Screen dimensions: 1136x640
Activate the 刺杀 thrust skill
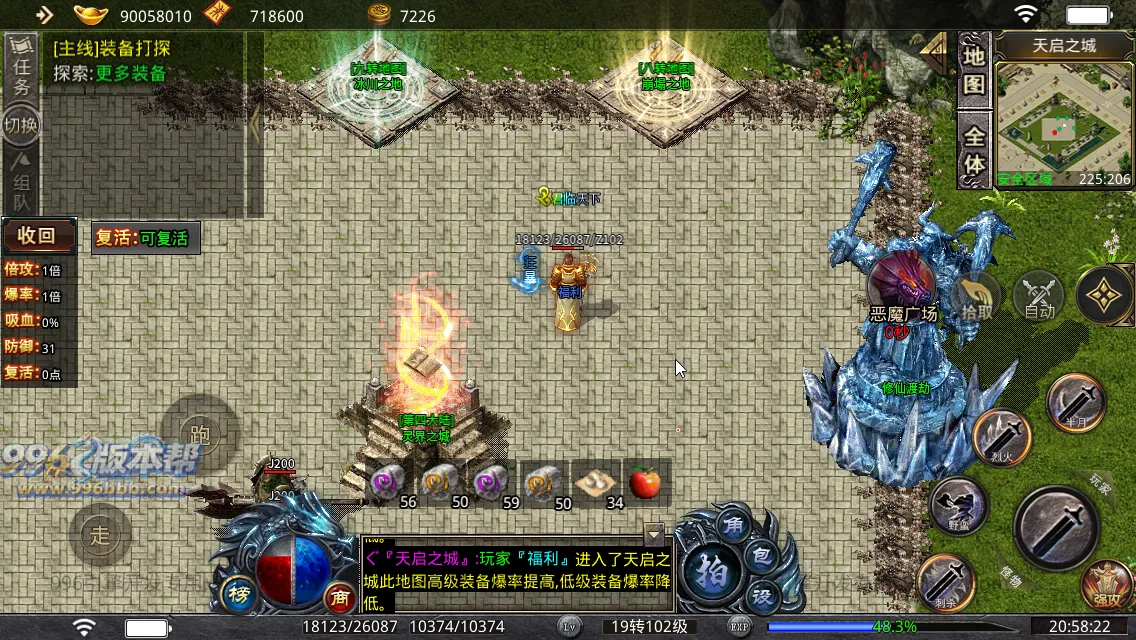[946, 580]
